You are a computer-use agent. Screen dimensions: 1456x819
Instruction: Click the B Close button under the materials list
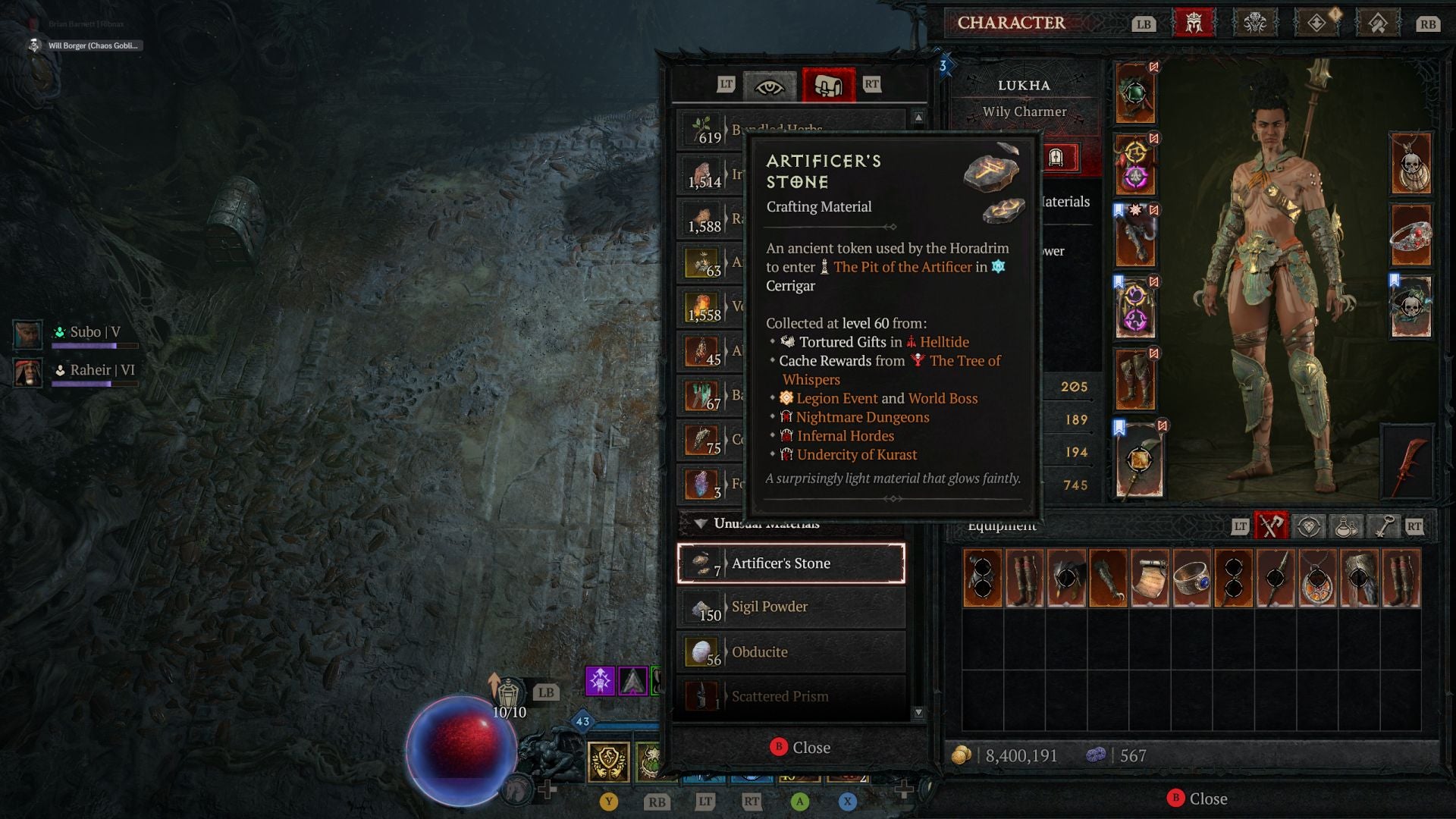click(x=800, y=747)
